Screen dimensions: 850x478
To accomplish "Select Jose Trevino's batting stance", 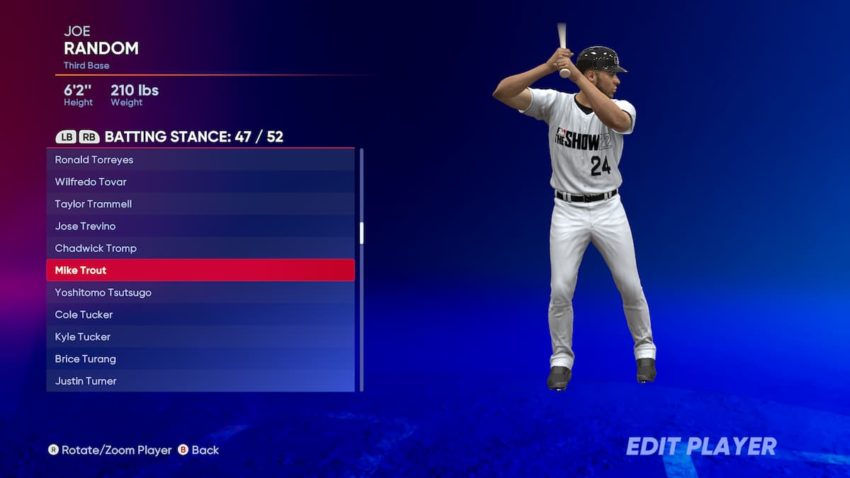I will [200, 226].
